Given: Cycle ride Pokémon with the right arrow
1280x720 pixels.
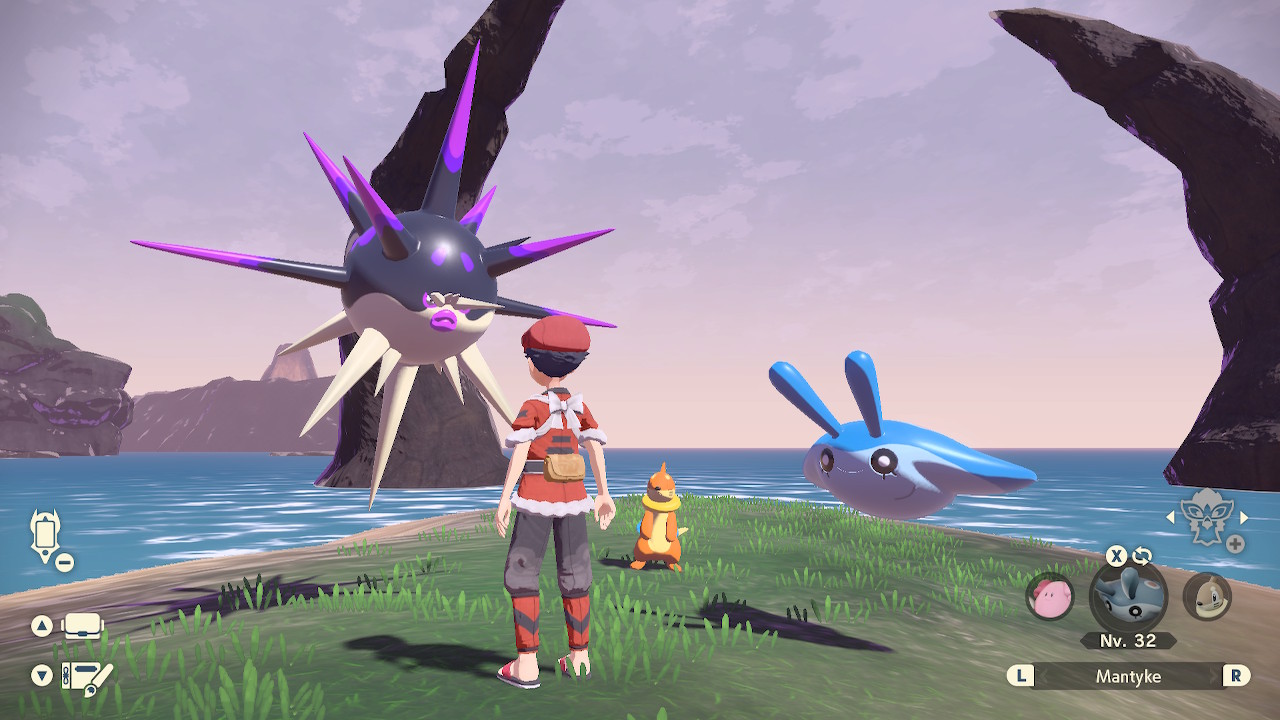Looking at the screenshot, I should tap(1244, 517).
